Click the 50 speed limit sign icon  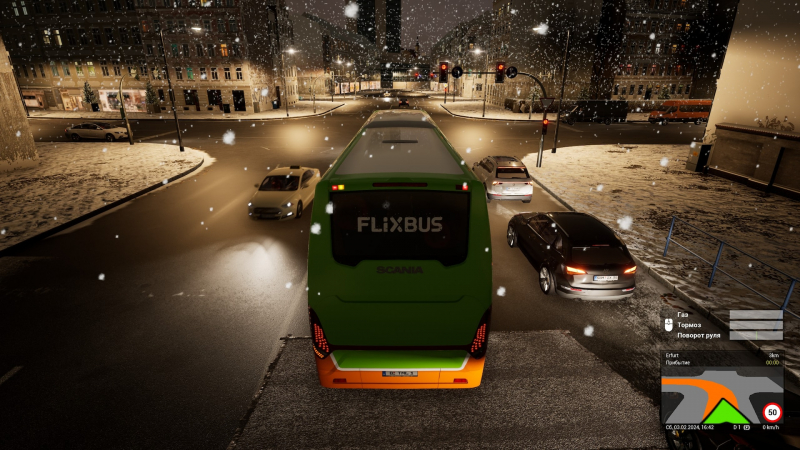coord(772,411)
